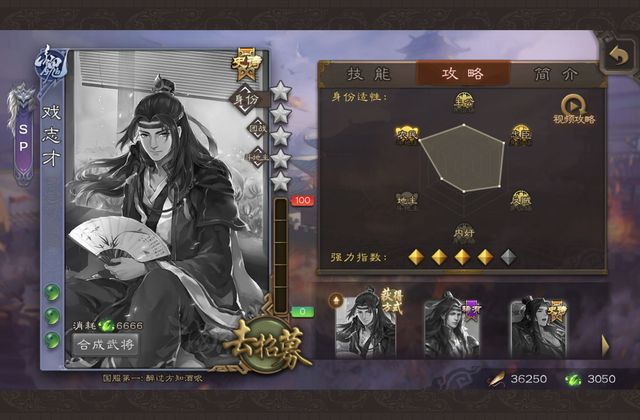Viewport: 640px width, 420px height.
Task: Choose the 内奸 identity icon
Action: (463, 232)
